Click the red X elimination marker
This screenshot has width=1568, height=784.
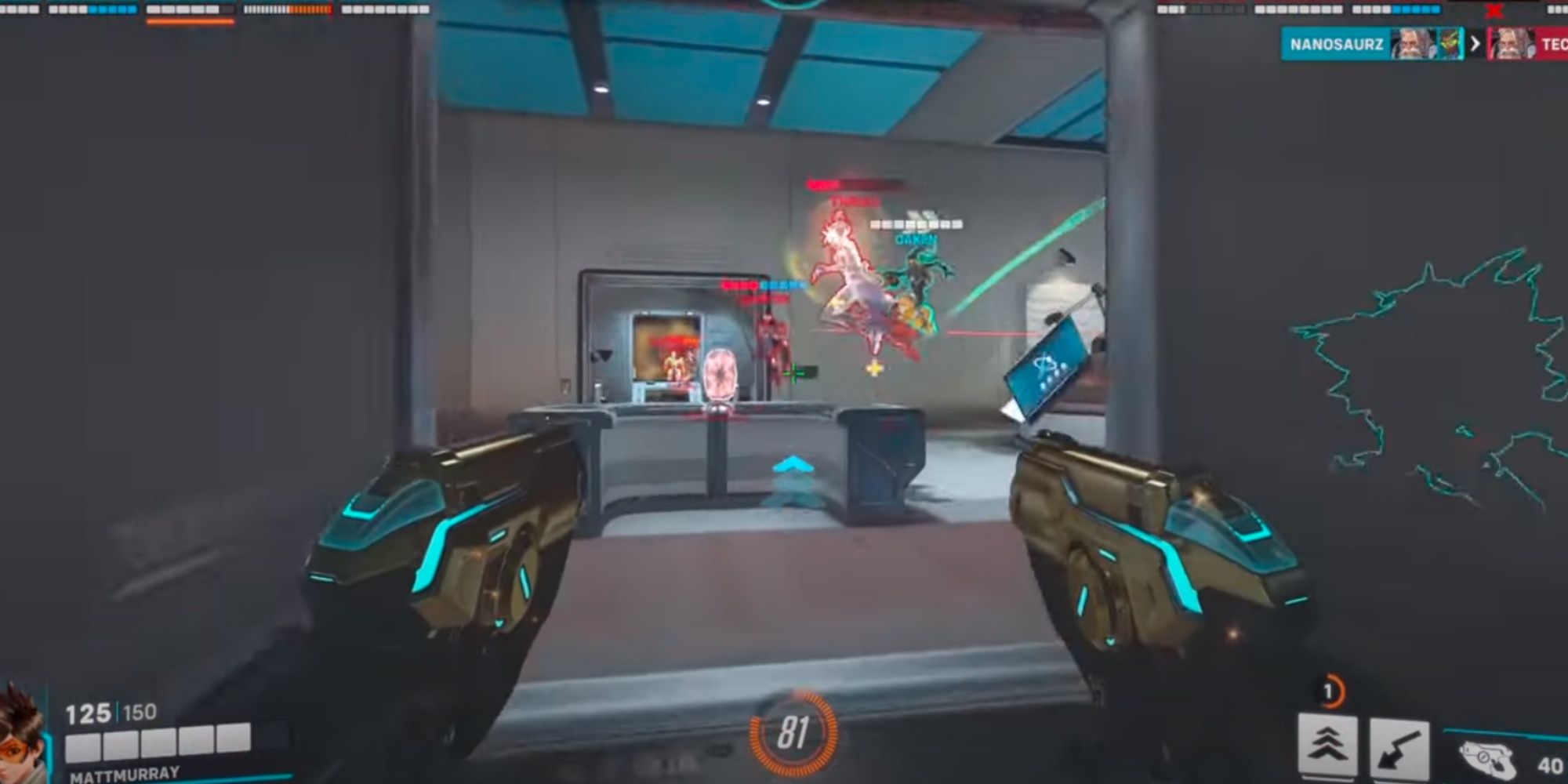coord(1494,10)
